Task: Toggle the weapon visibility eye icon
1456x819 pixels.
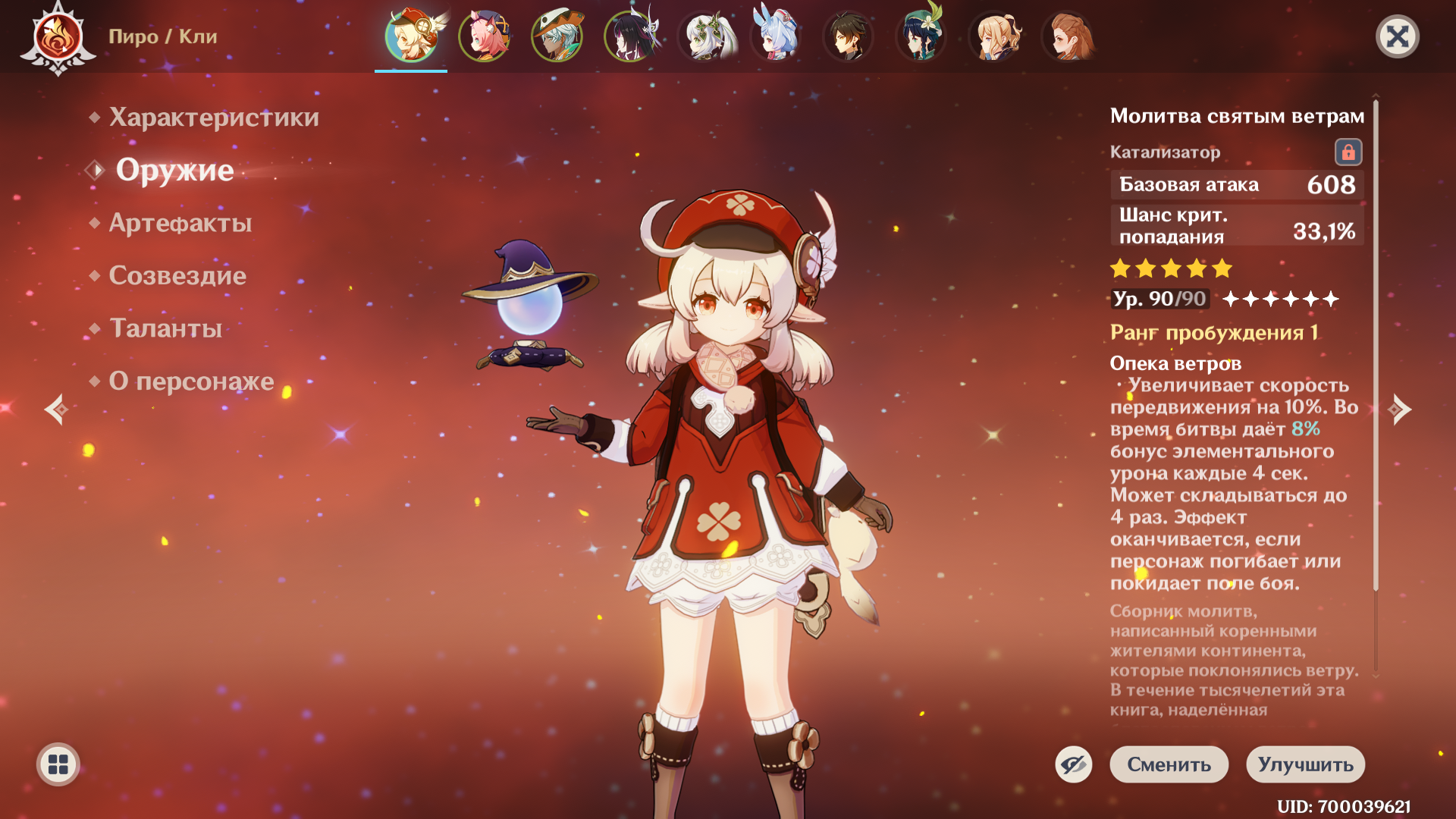Action: [1074, 764]
